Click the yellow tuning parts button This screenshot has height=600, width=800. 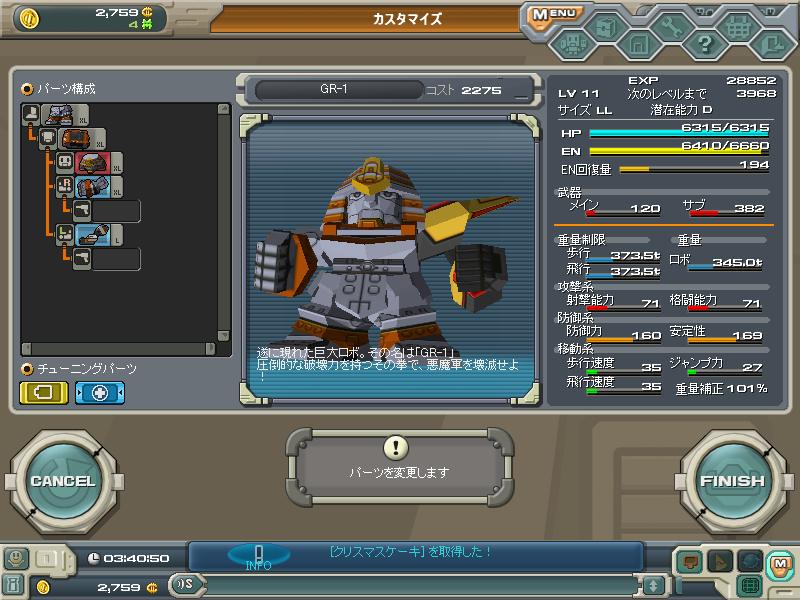(x=44, y=393)
